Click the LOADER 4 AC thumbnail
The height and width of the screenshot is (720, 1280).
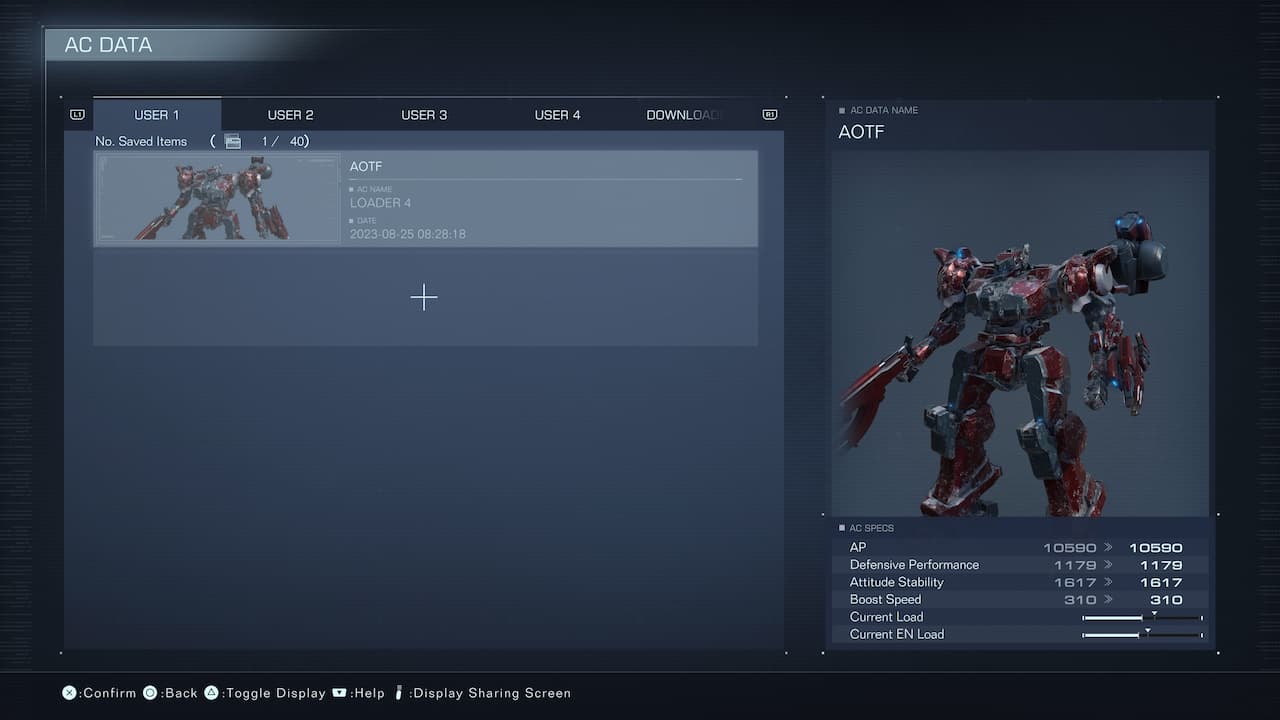(x=217, y=197)
